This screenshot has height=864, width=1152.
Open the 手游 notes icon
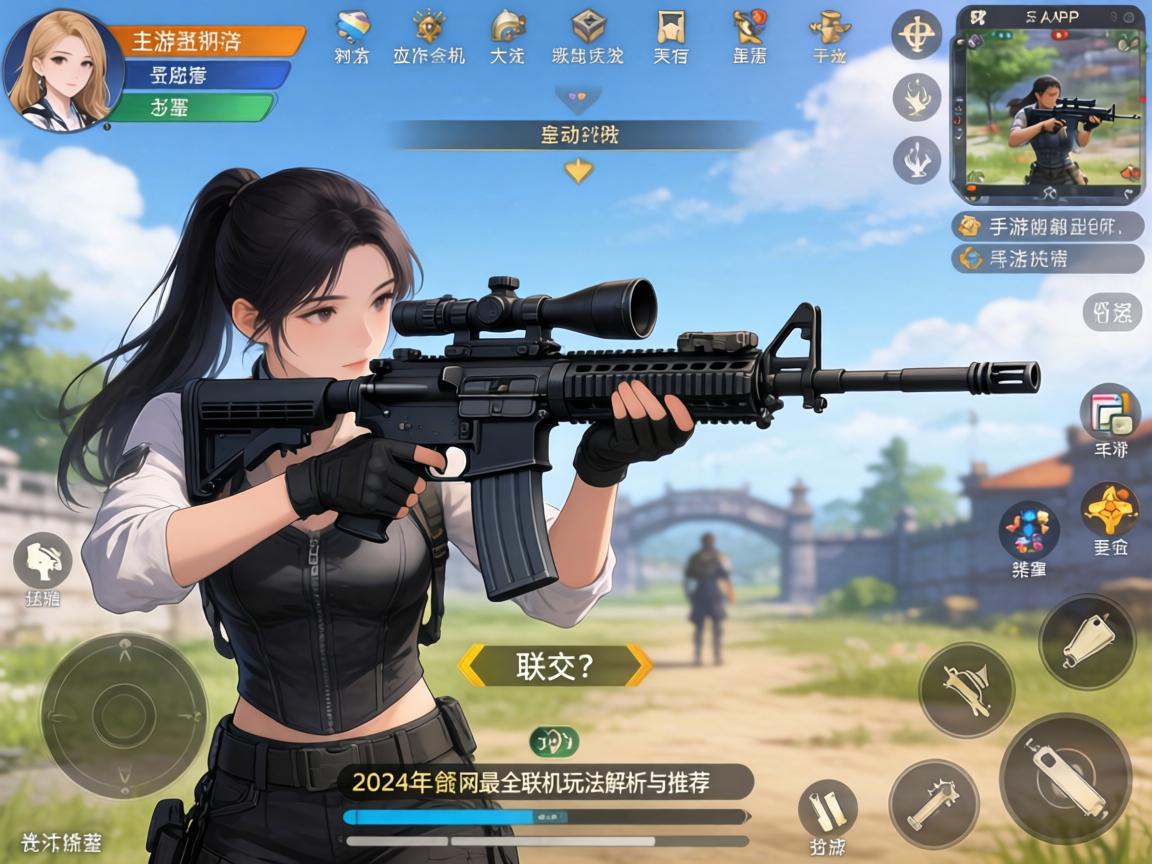pyautogui.click(x=1110, y=411)
